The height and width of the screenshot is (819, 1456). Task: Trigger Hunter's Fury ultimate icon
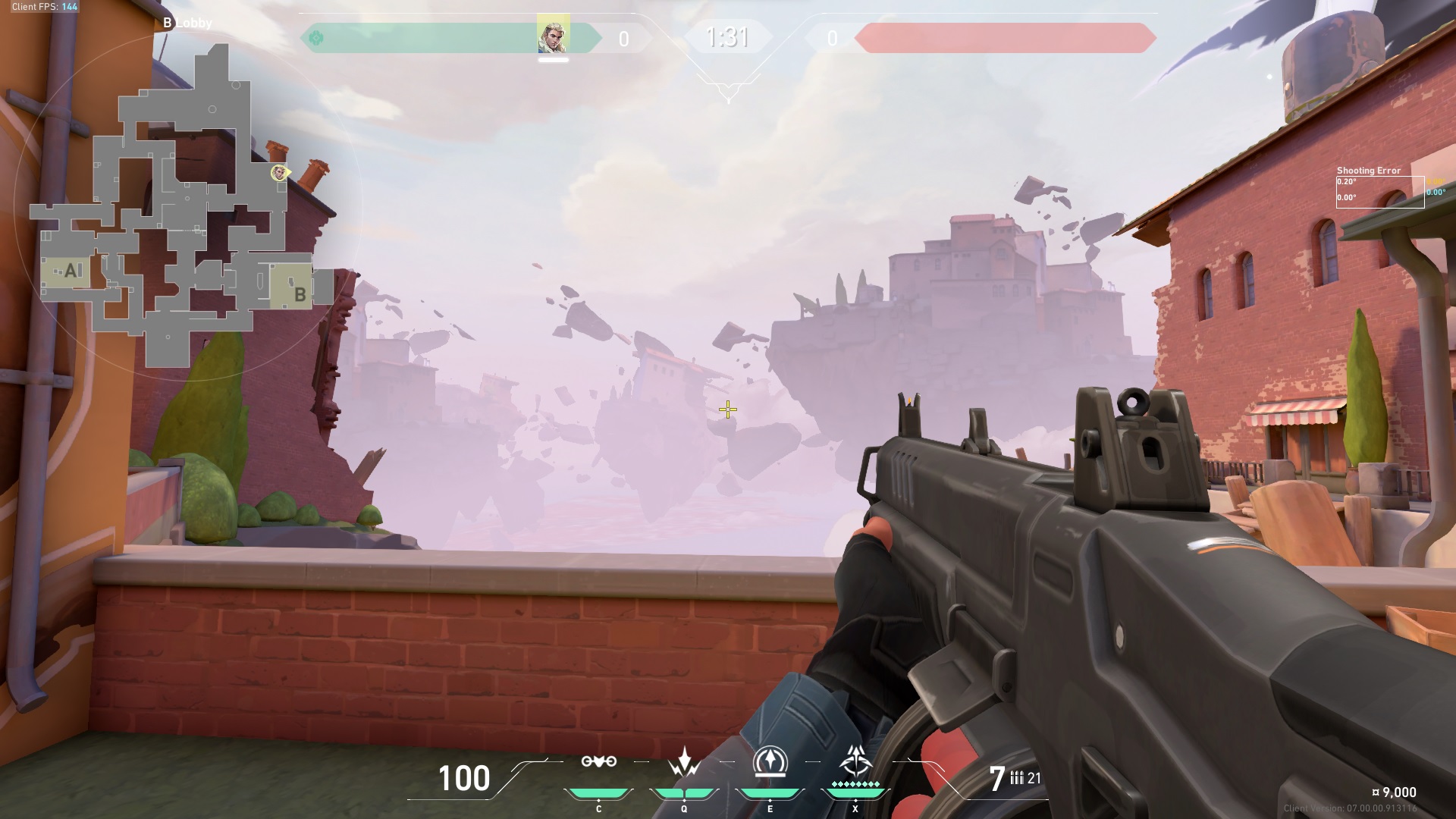pyautogui.click(x=855, y=762)
